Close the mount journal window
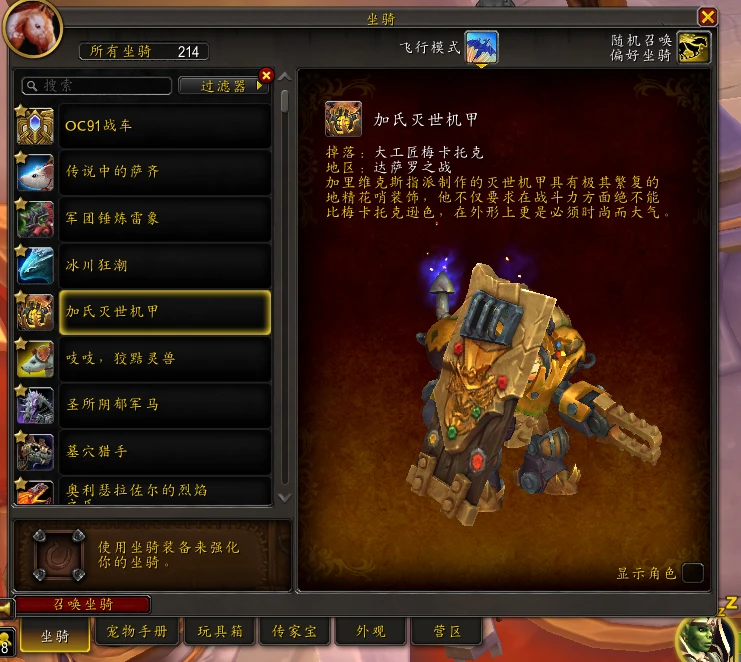Viewport: 741px width, 662px height. point(707,16)
